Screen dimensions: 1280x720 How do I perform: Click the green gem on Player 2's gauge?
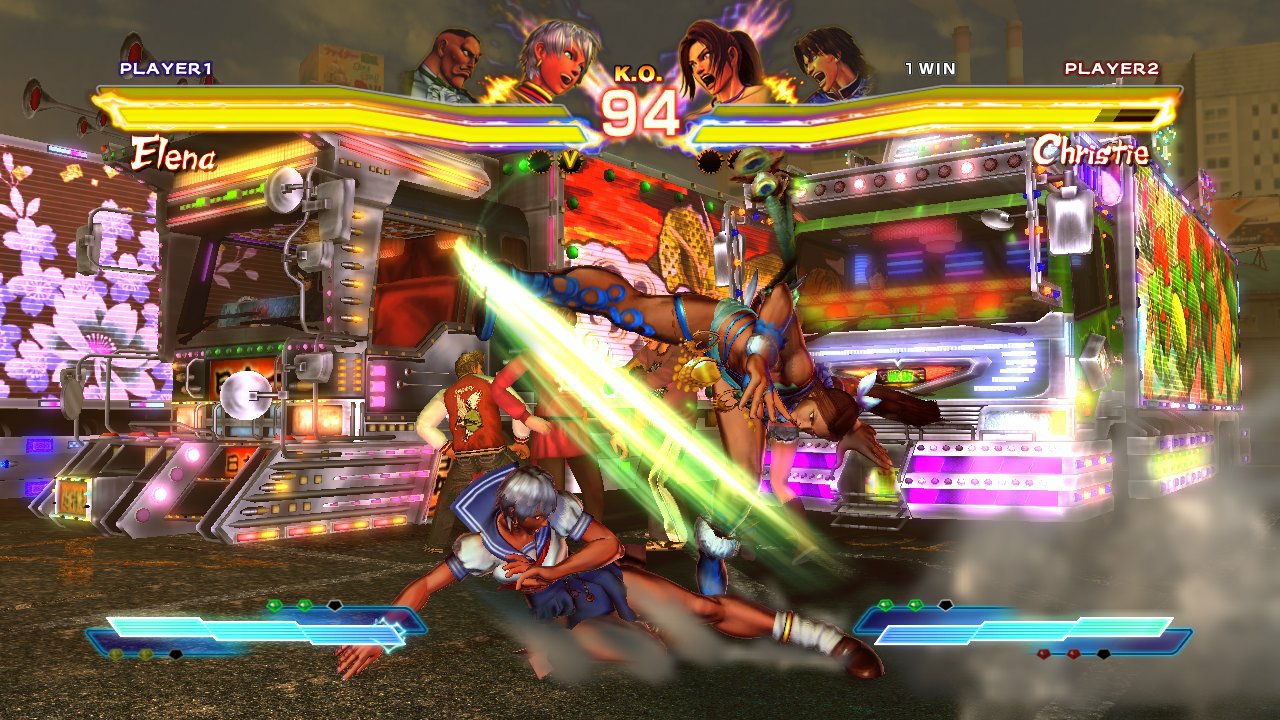[x=886, y=605]
